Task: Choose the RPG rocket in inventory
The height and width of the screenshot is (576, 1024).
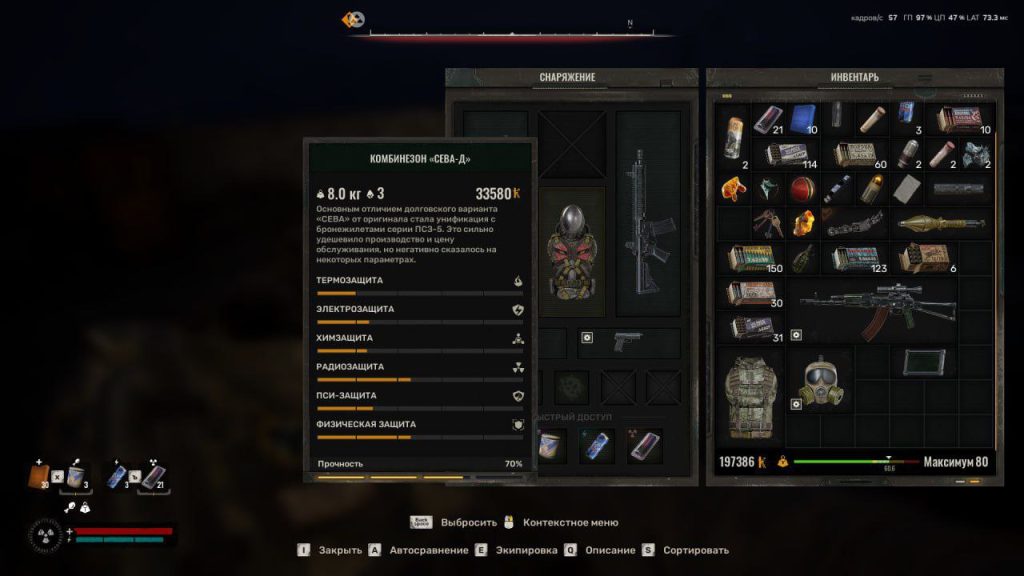Action: tap(941, 223)
